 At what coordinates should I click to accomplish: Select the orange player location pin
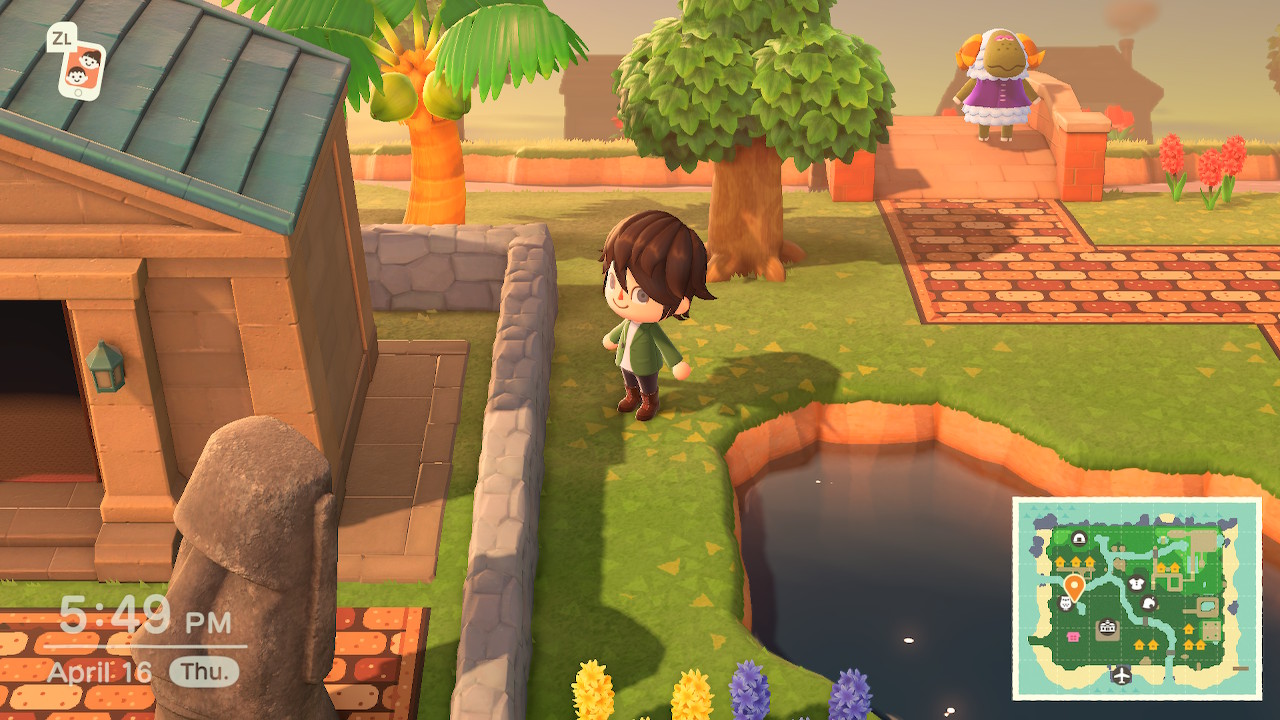(1074, 585)
